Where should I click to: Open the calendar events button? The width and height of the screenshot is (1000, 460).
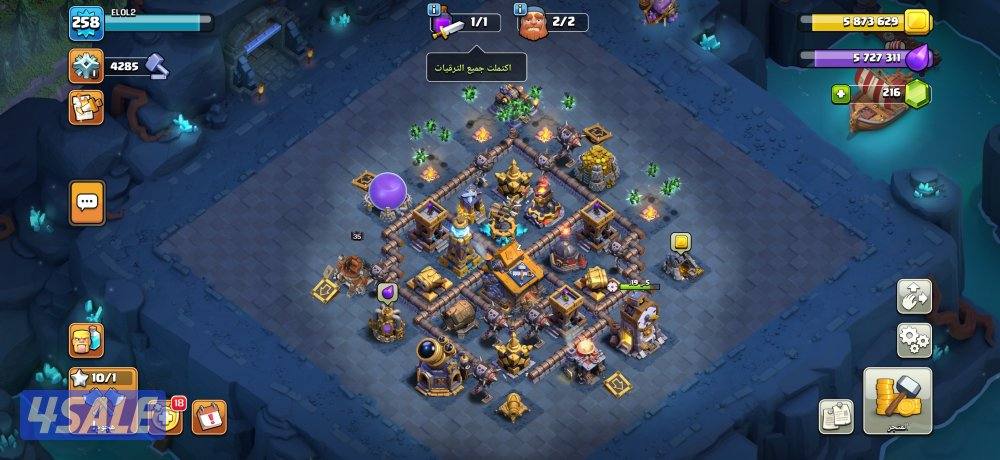tap(209, 415)
